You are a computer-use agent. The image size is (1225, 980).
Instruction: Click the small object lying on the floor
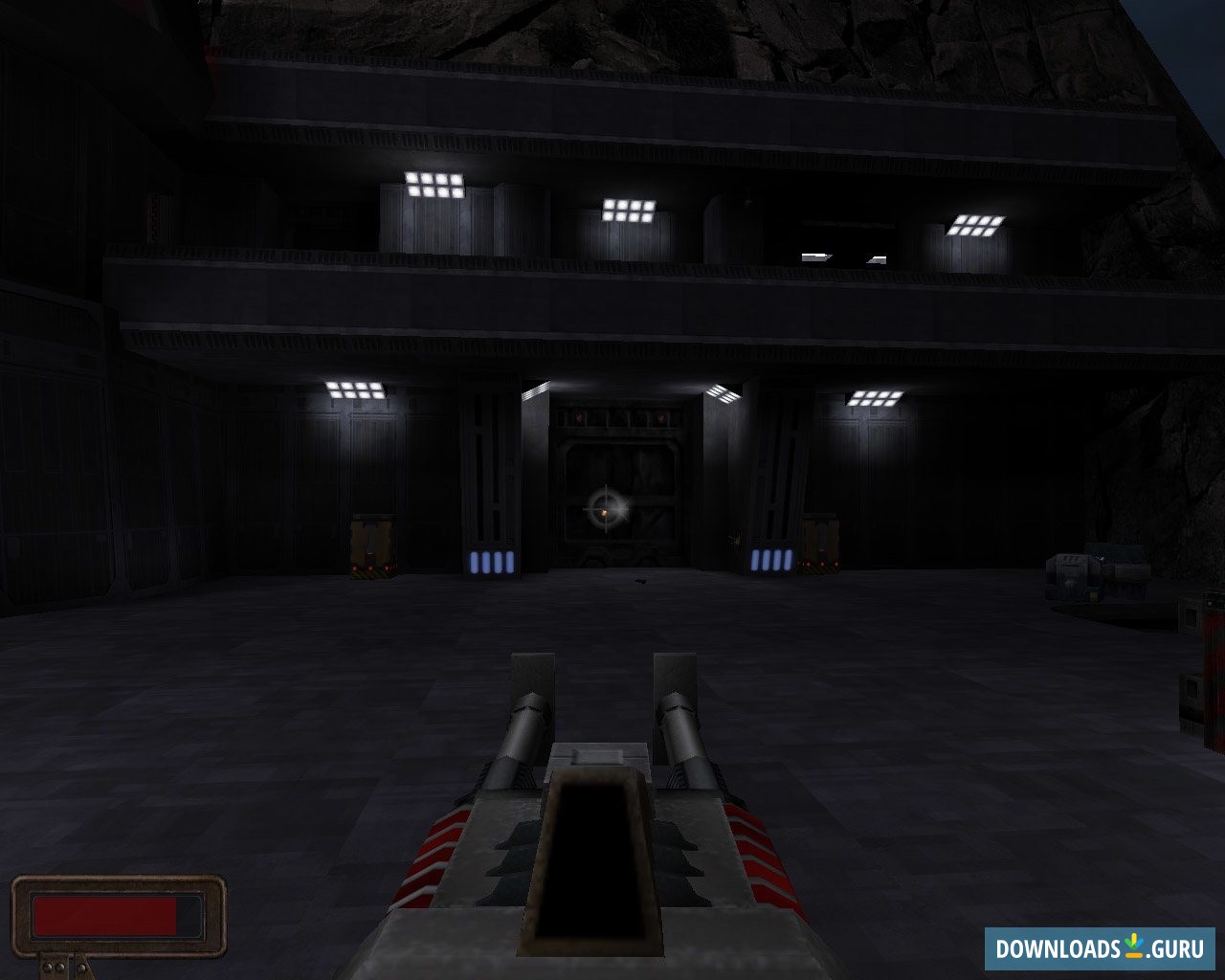[639, 579]
